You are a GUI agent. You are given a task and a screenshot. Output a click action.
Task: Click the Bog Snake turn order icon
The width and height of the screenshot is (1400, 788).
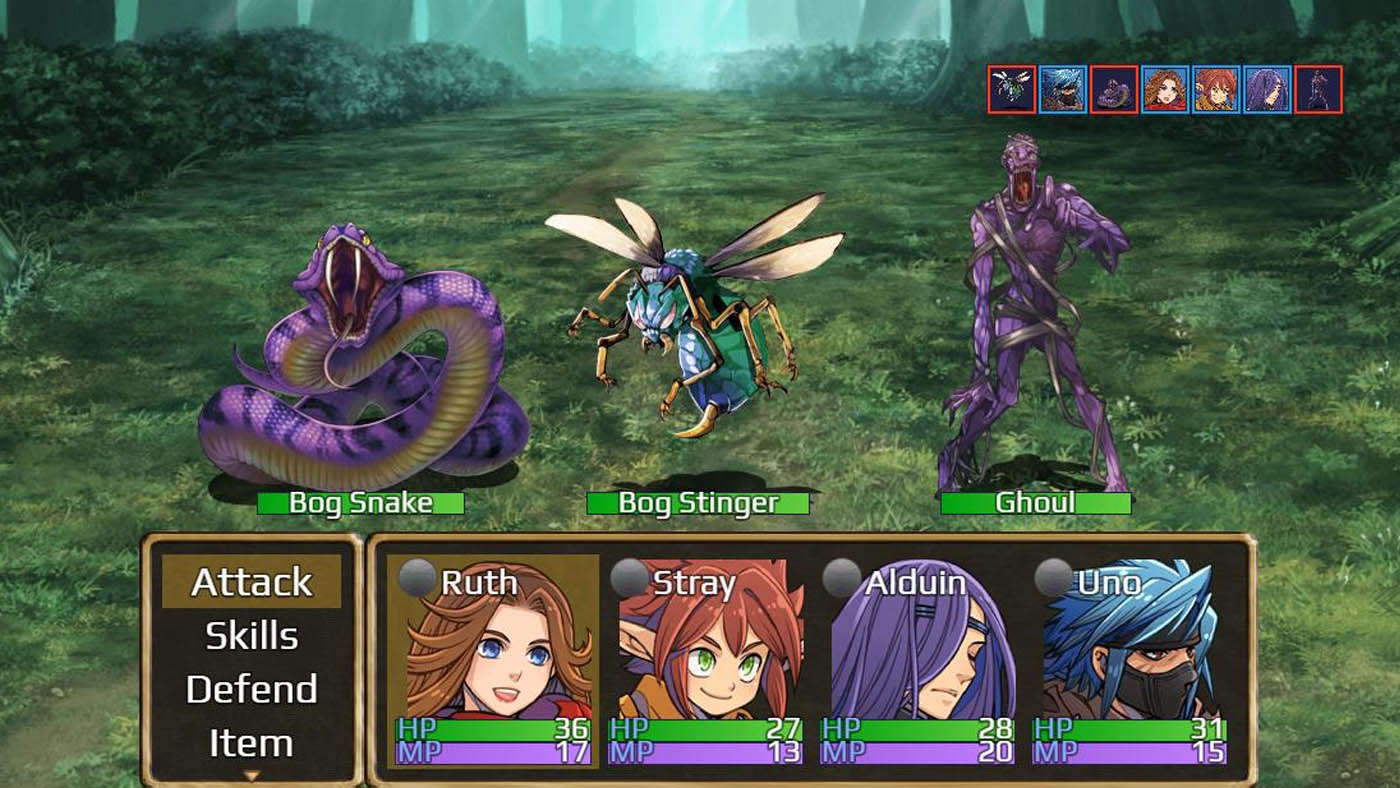[1113, 90]
